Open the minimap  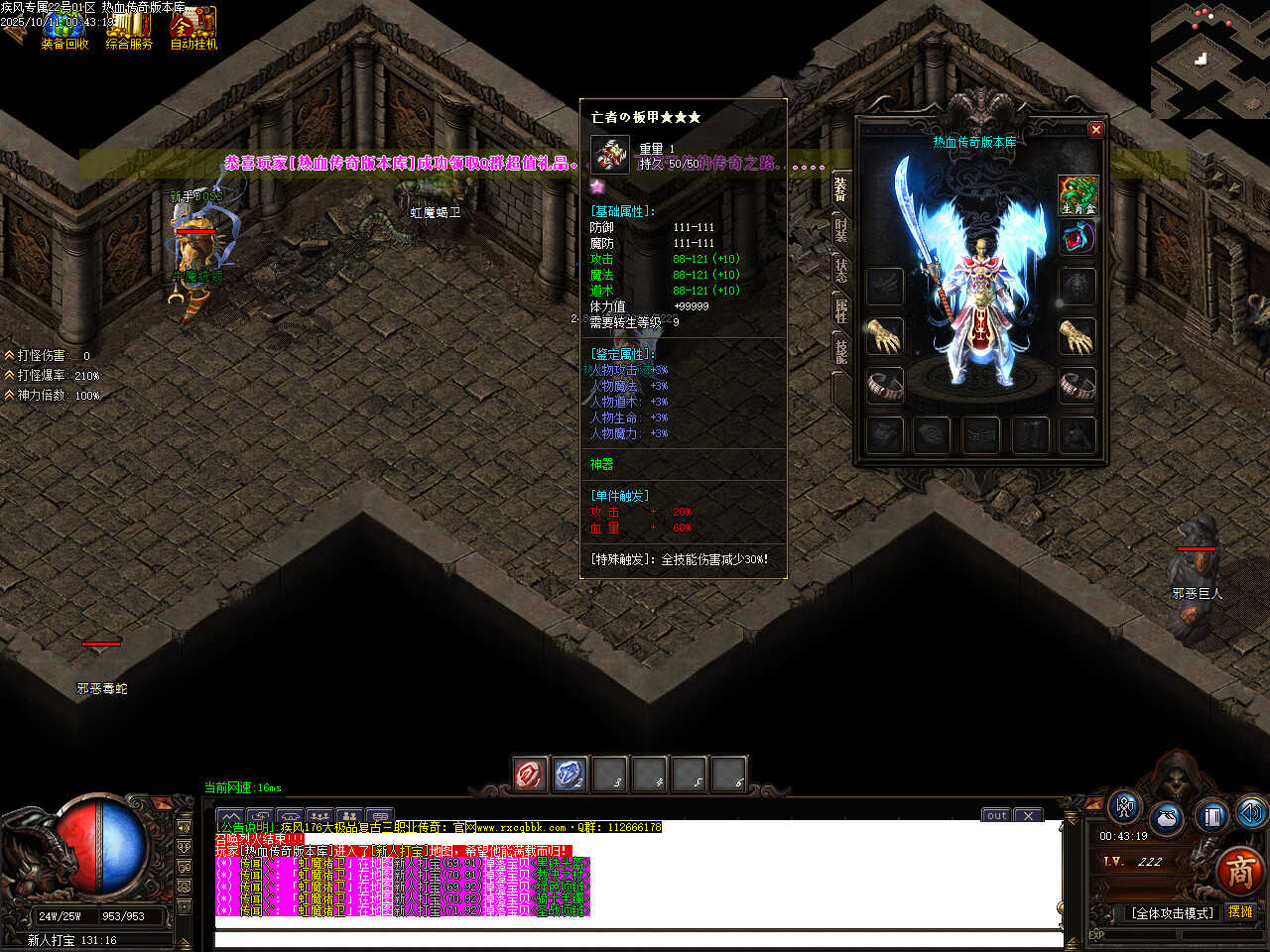pyautogui.click(x=1209, y=59)
